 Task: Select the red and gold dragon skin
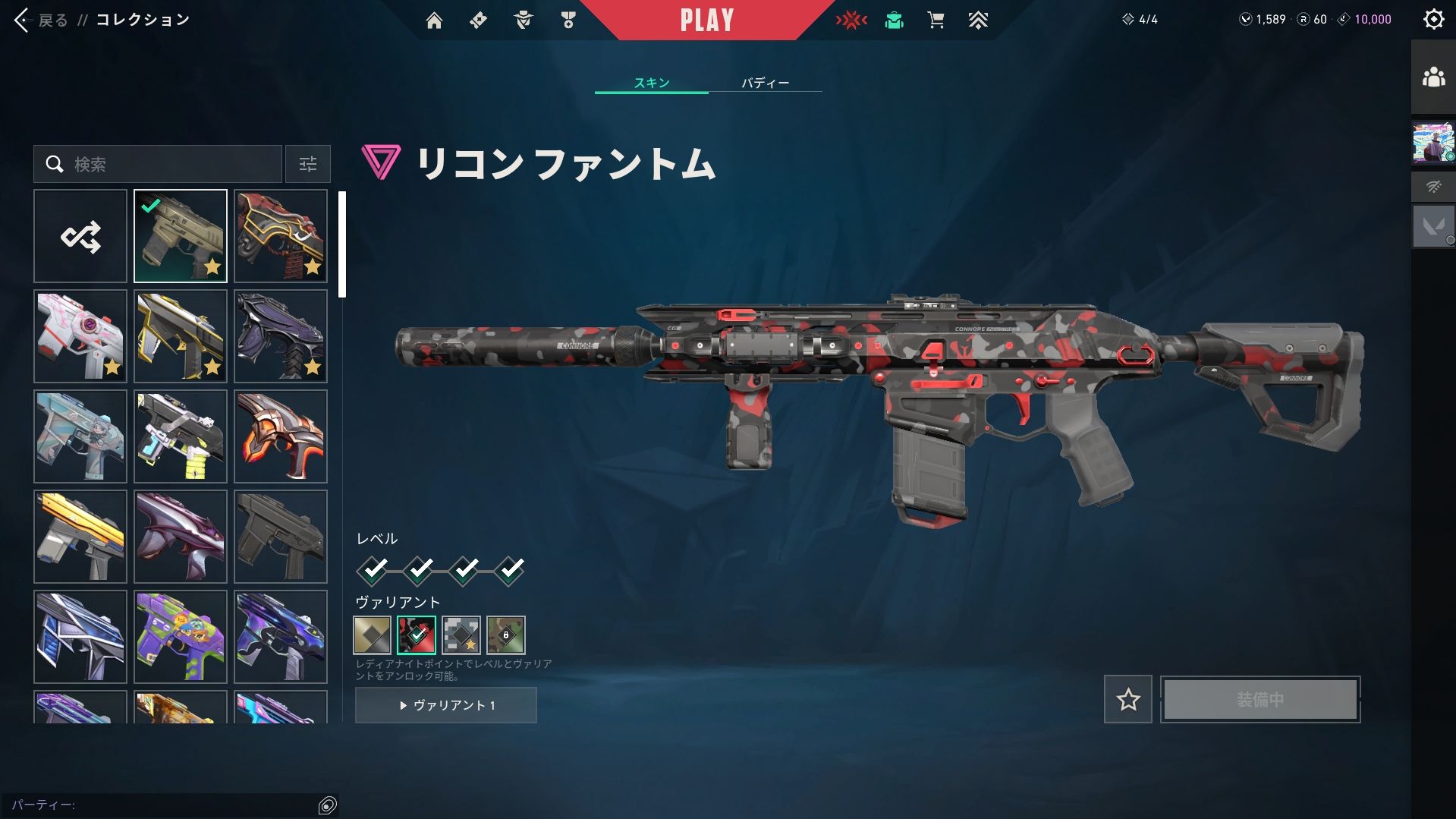[281, 236]
